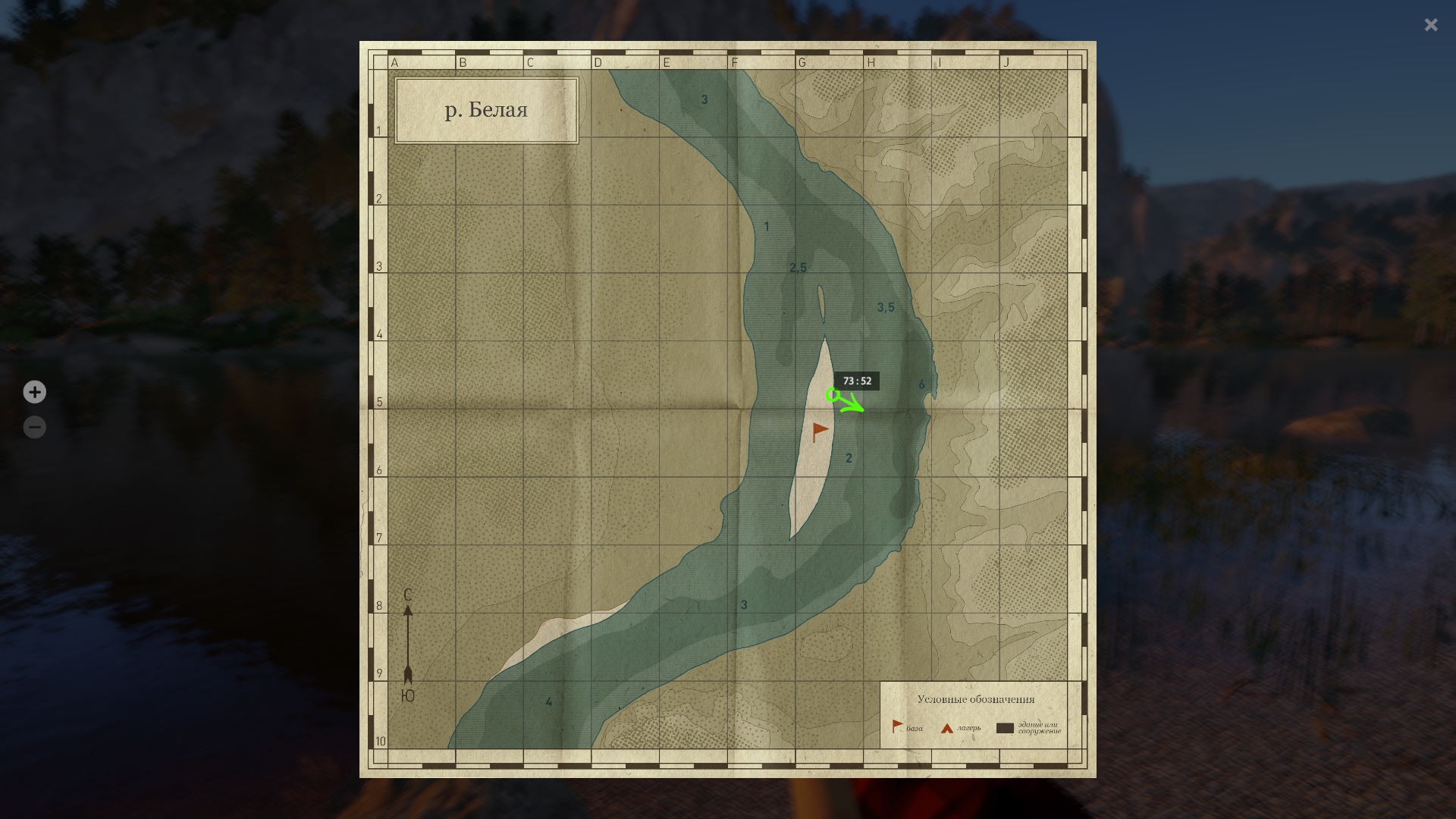Click the green player position marker

coord(833,394)
